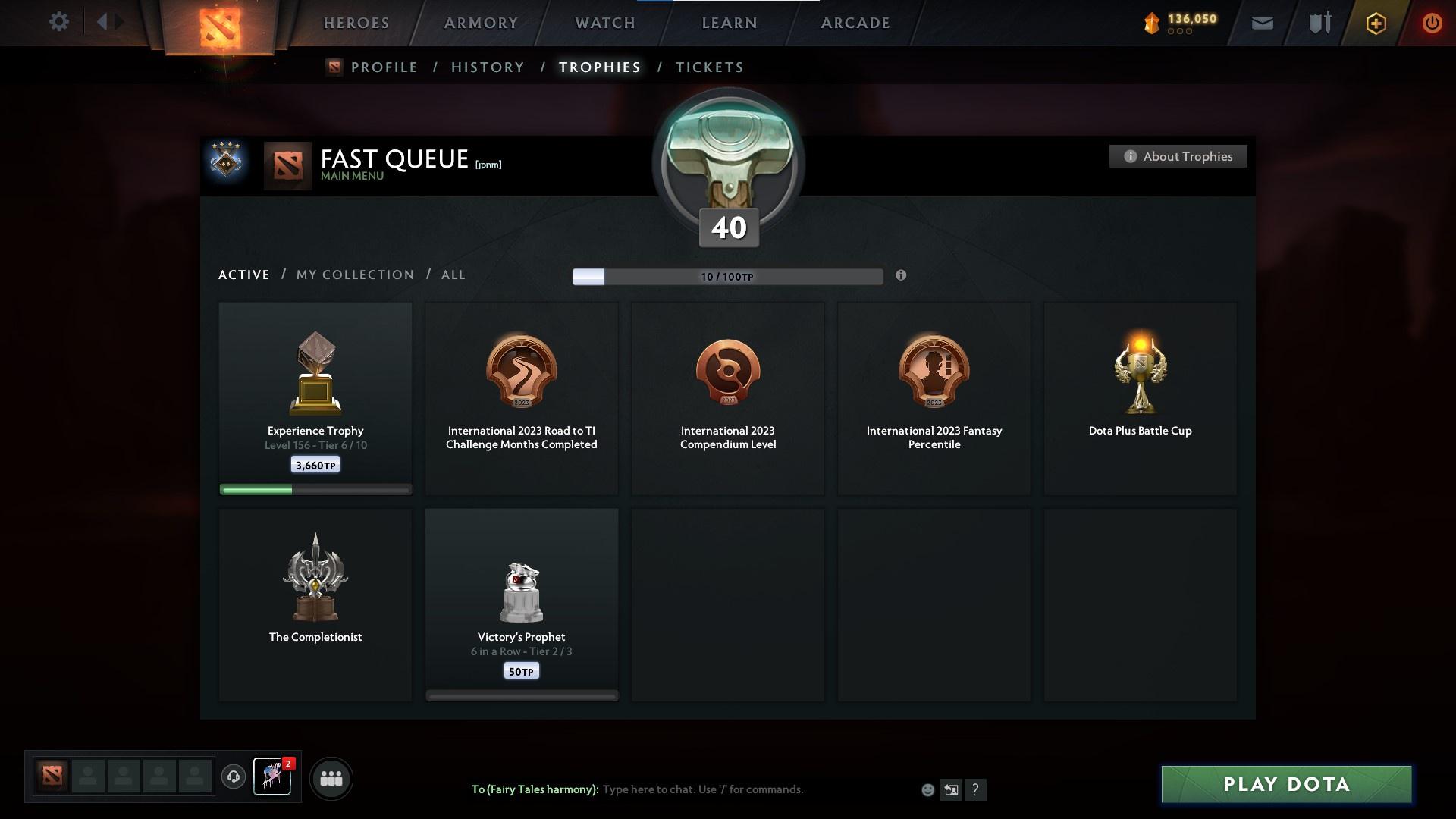This screenshot has height=819, width=1456.
Task: Switch to the ALL trophies view
Action: point(453,275)
